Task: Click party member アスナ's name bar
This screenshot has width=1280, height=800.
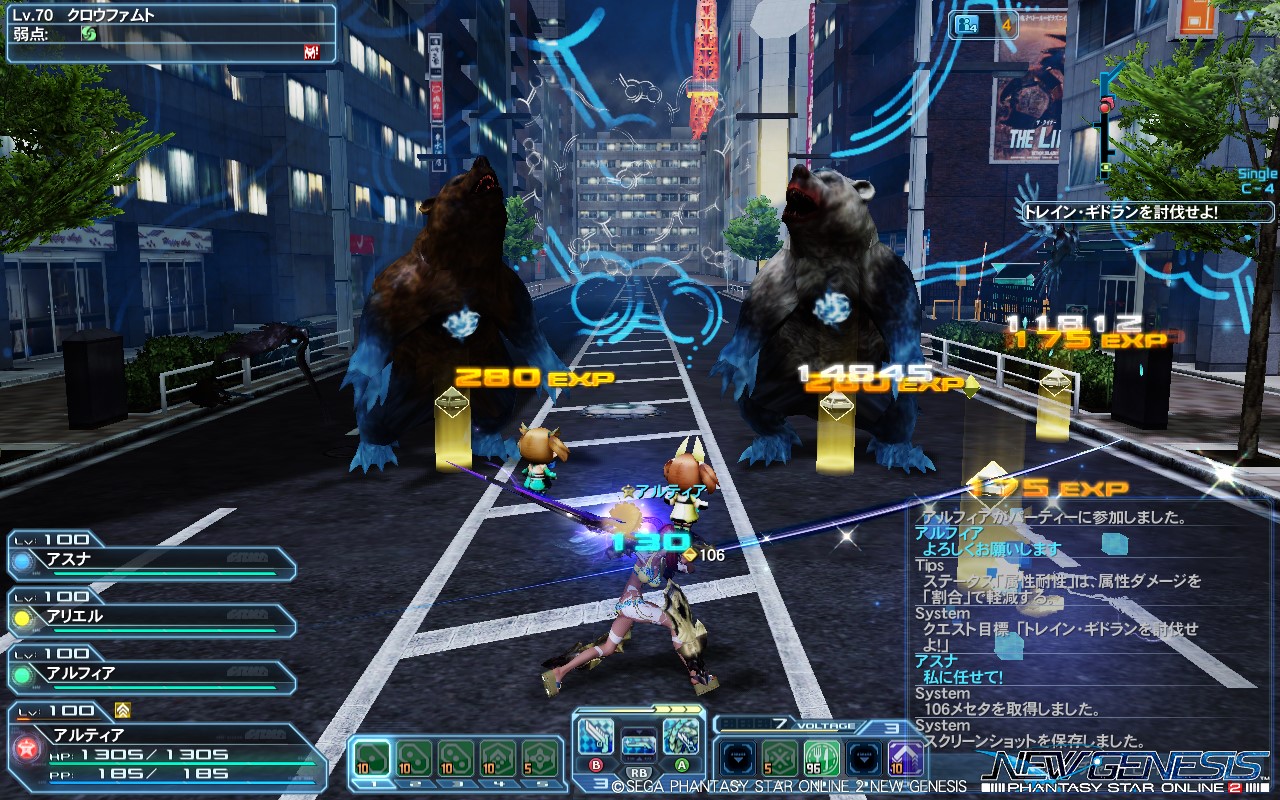Action: pos(150,560)
